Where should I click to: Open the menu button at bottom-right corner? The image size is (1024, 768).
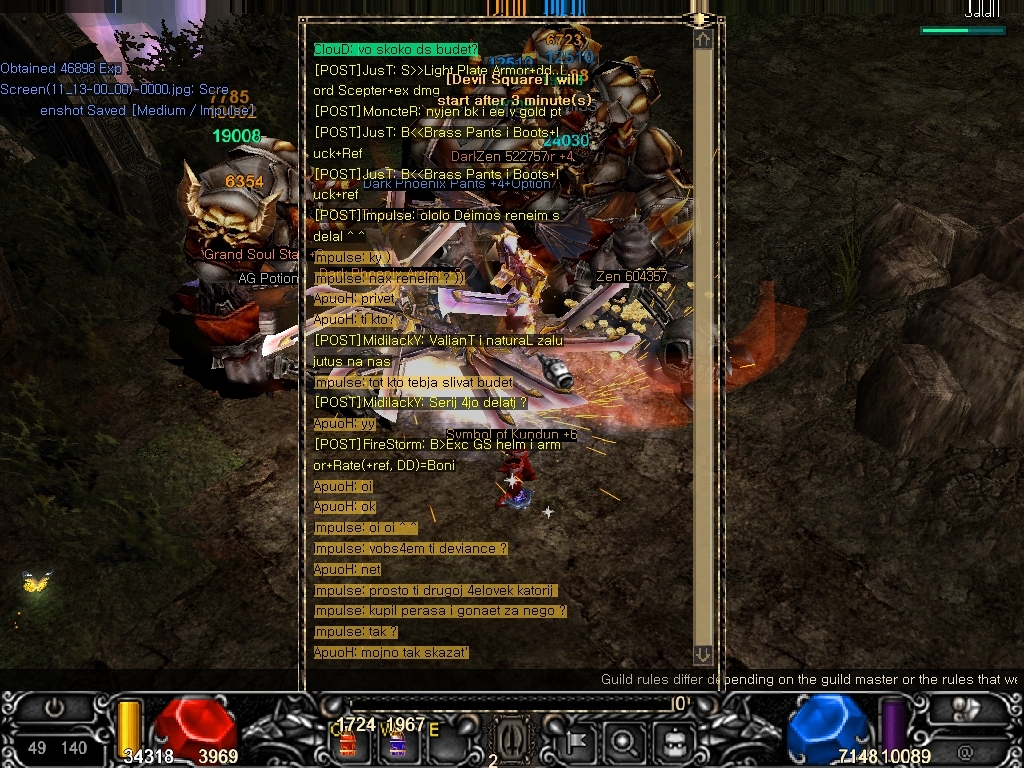coord(966,708)
